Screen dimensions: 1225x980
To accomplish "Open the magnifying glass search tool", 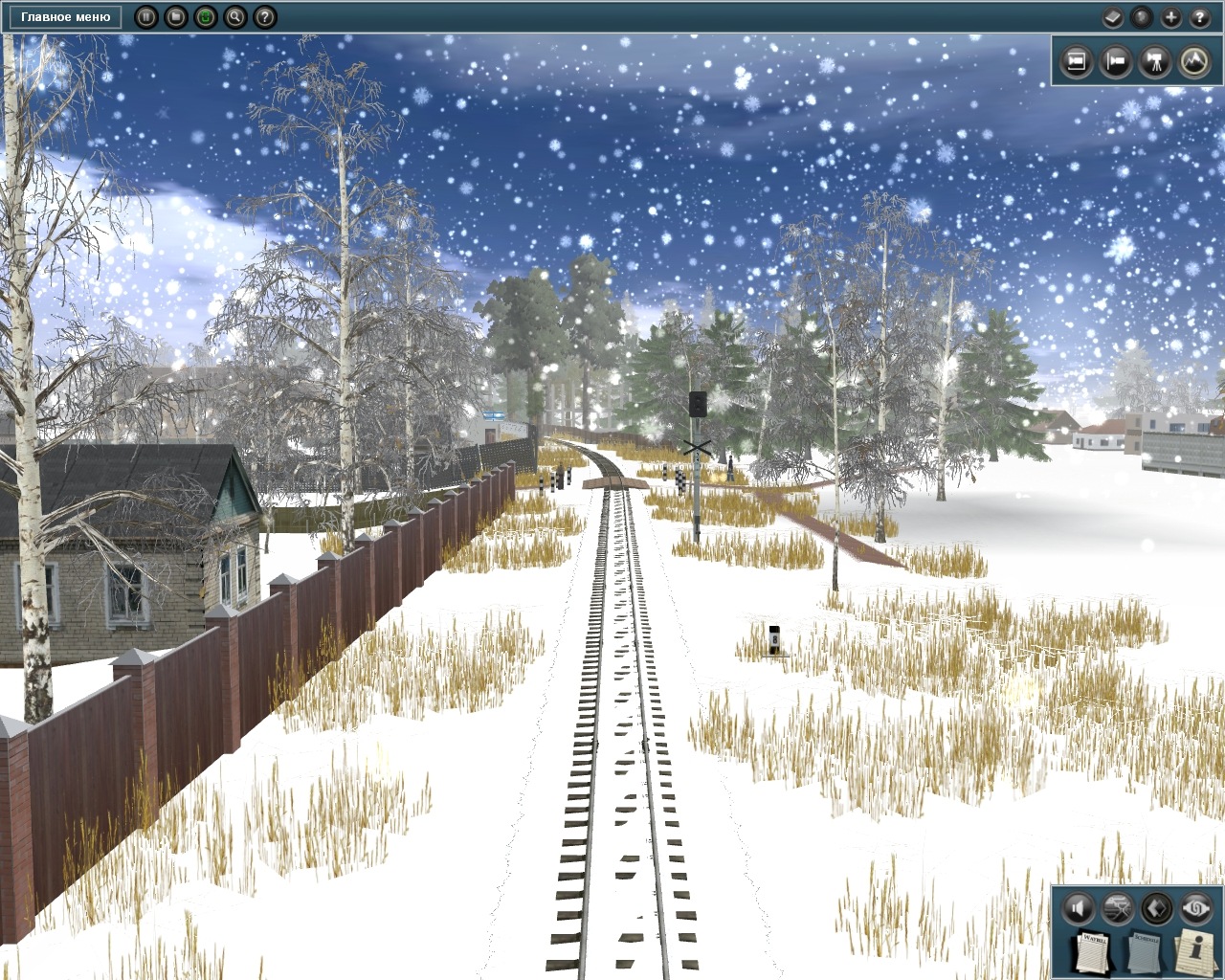I will 235,17.
